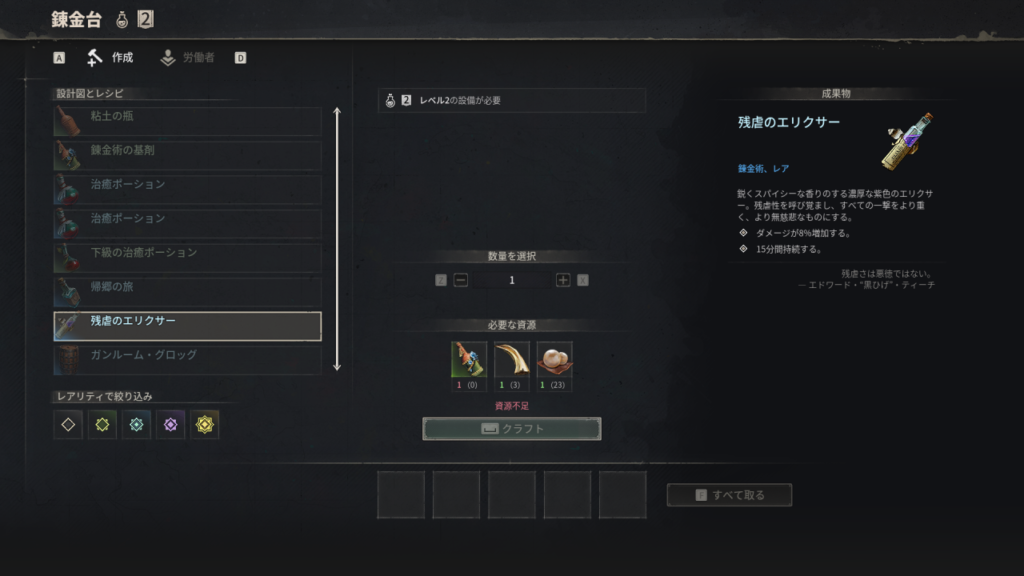
Task: Inspect the white eggs resource icon
Action: click(x=554, y=360)
